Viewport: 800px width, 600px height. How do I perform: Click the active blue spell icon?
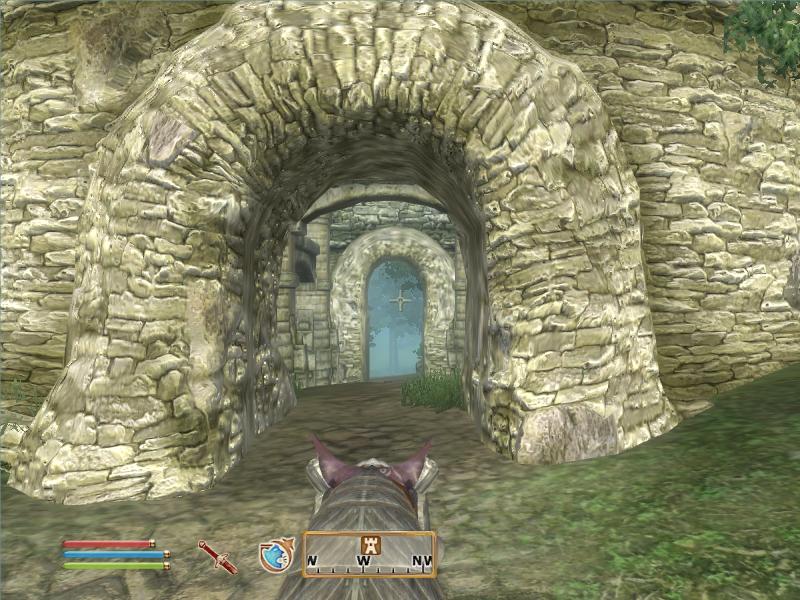tap(274, 555)
